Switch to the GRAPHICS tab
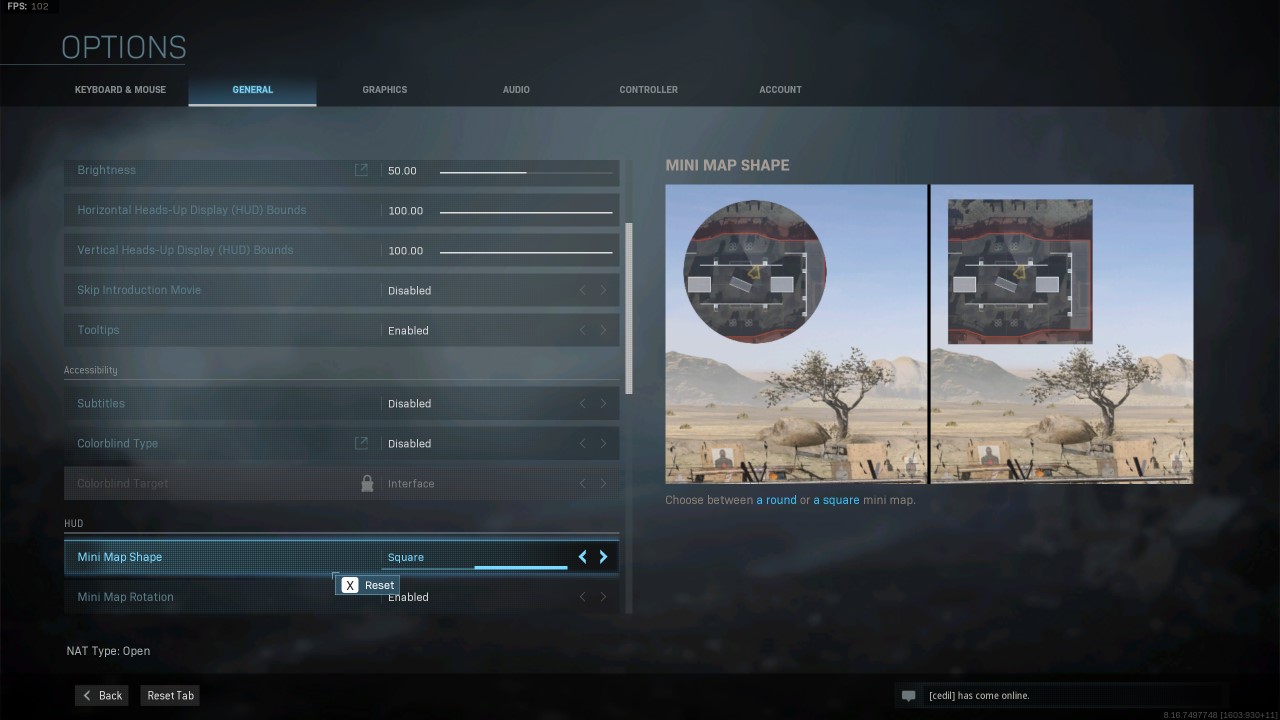1280x720 pixels. (384, 89)
